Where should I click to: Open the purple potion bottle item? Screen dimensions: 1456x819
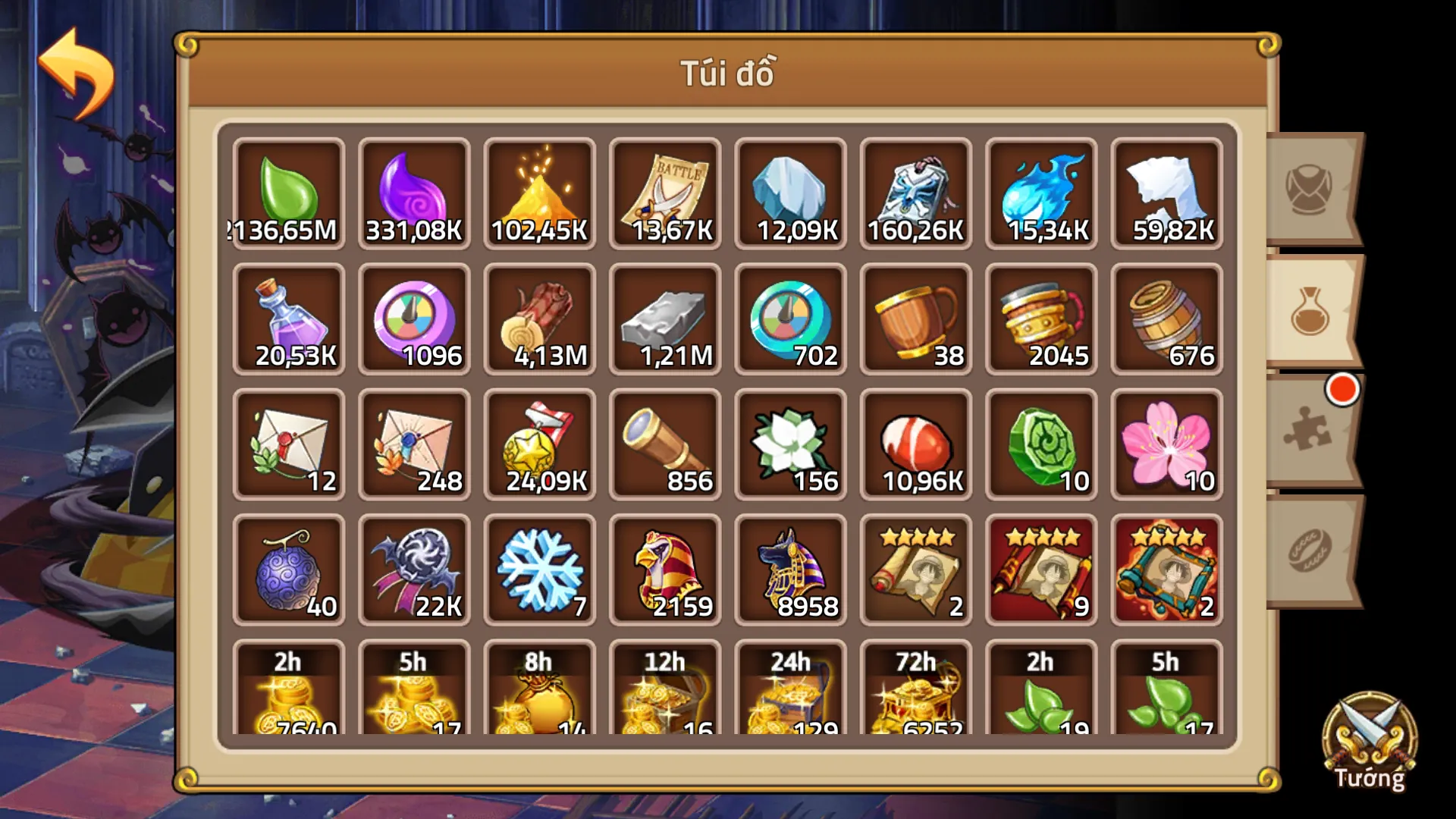(288, 318)
